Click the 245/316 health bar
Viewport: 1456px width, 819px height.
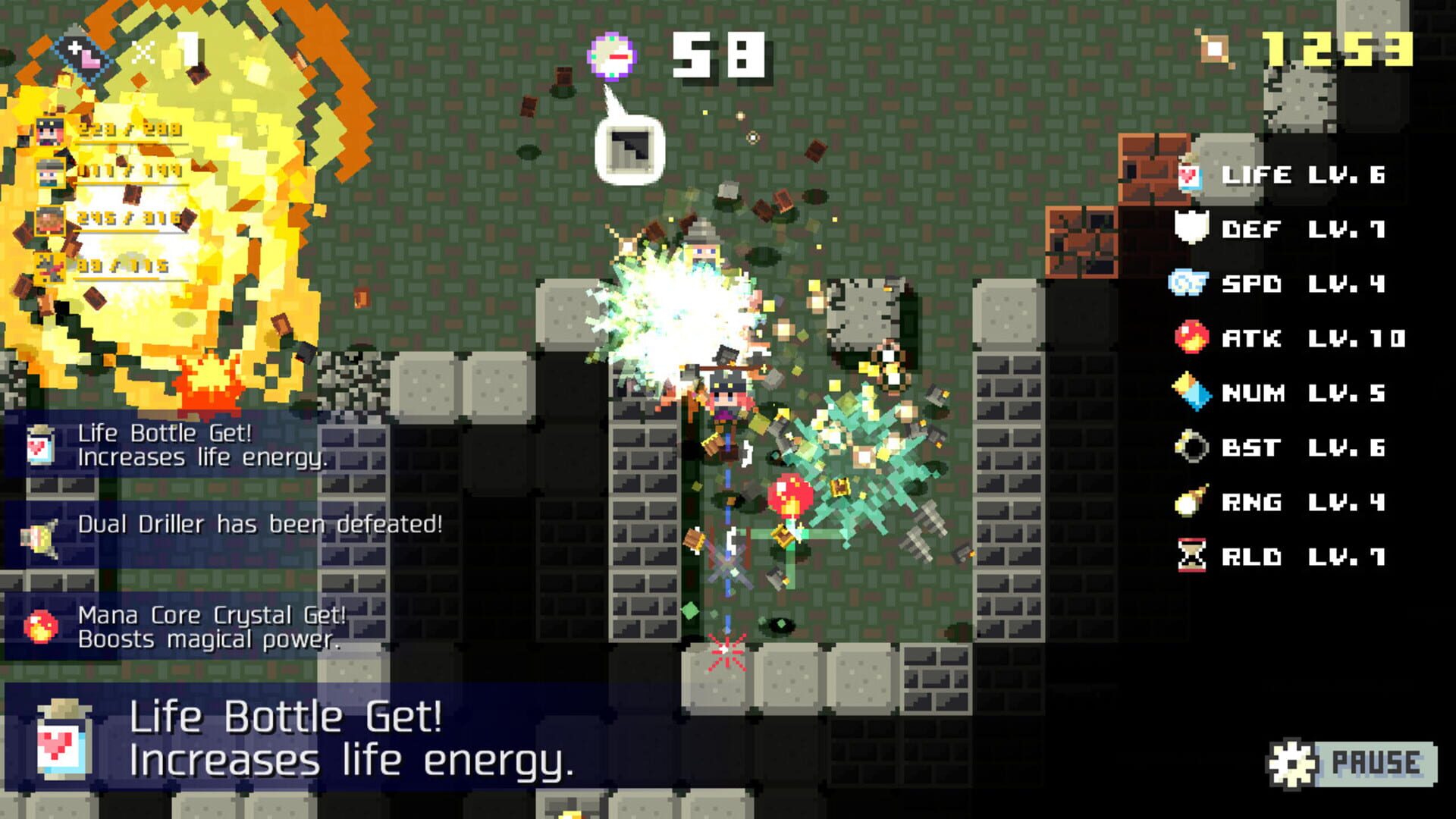127,221
